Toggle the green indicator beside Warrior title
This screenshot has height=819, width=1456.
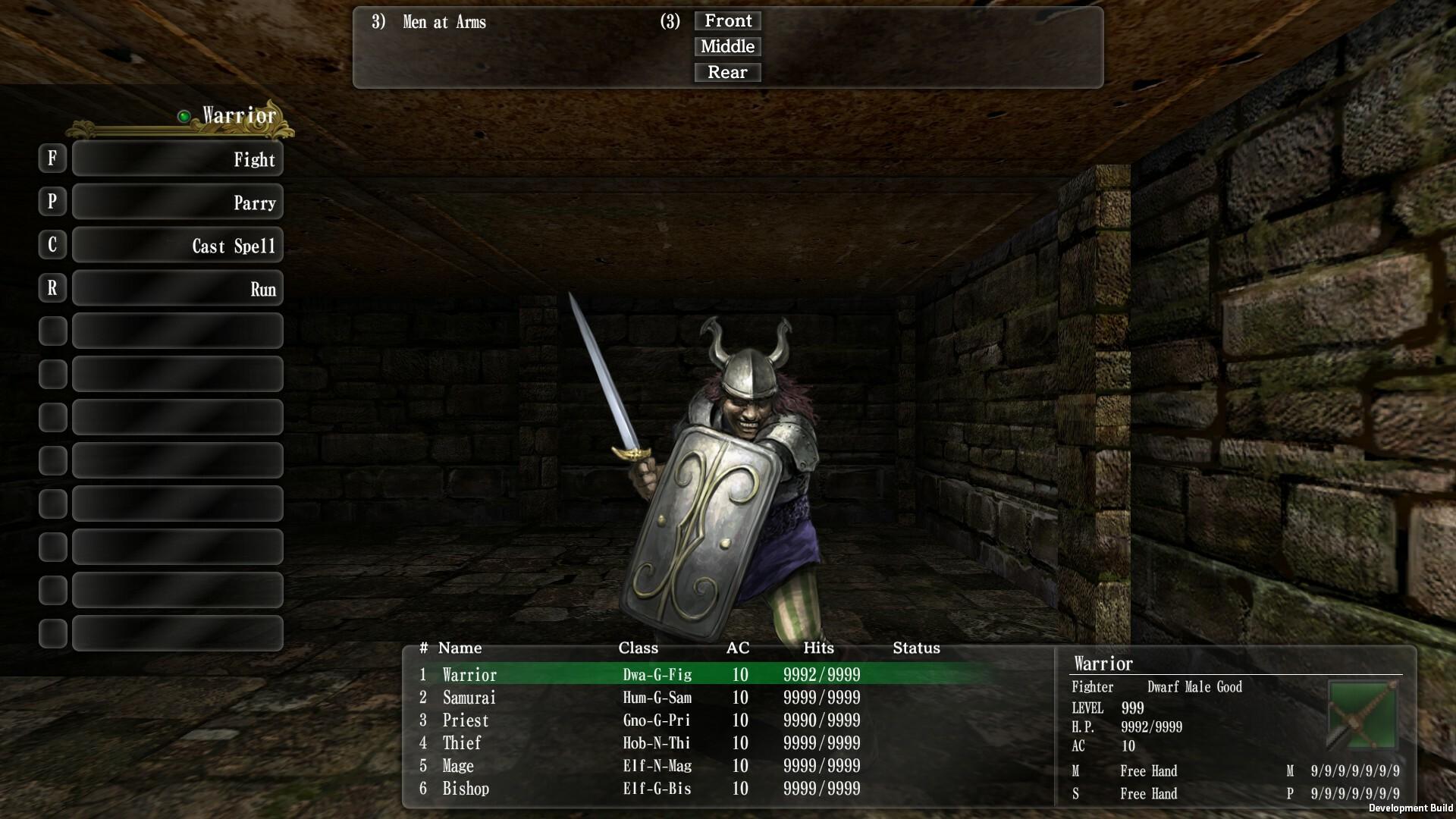(184, 116)
